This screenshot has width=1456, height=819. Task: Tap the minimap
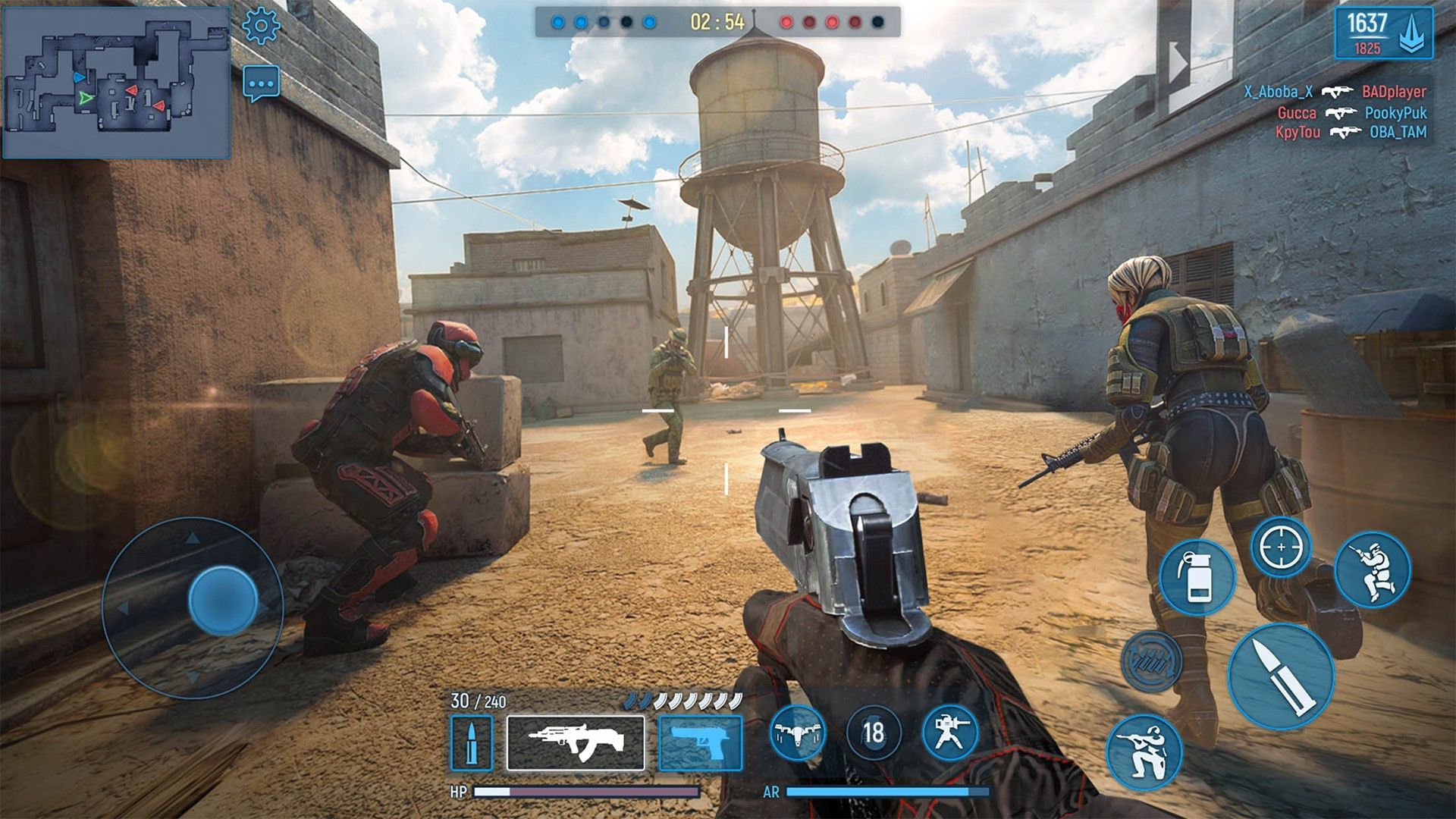pyautogui.click(x=117, y=82)
